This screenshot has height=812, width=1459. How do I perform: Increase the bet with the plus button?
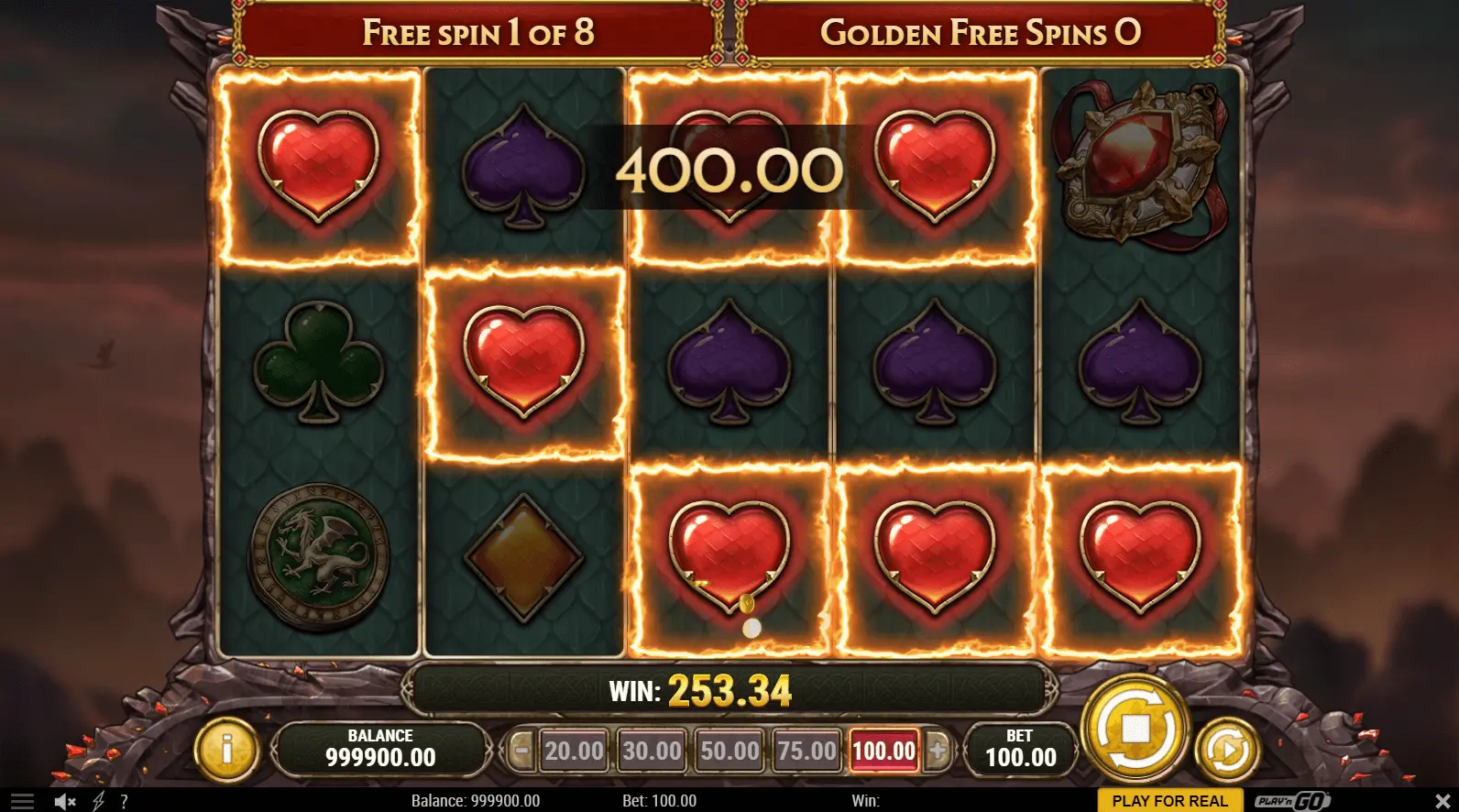point(937,752)
